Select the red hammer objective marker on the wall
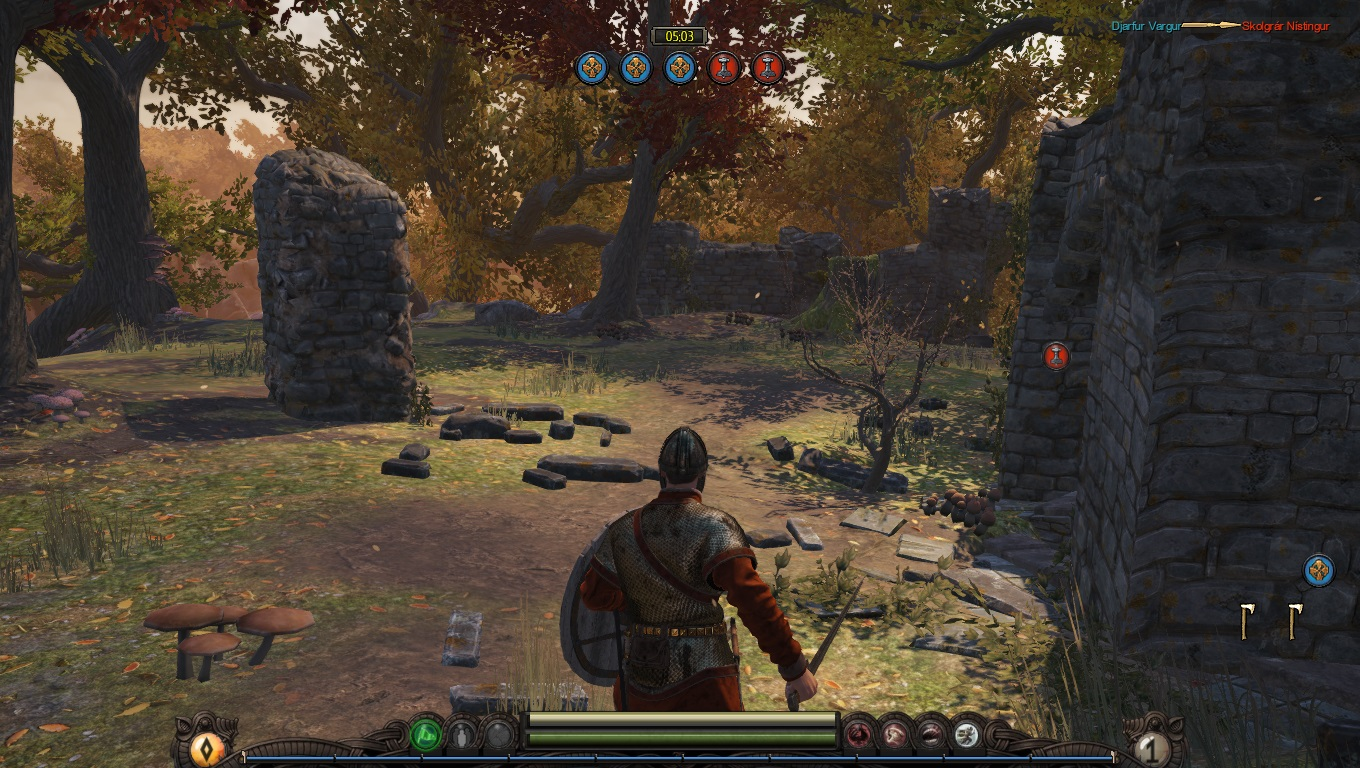Viewport: 1360px width, 768px height. point(1056,356)
